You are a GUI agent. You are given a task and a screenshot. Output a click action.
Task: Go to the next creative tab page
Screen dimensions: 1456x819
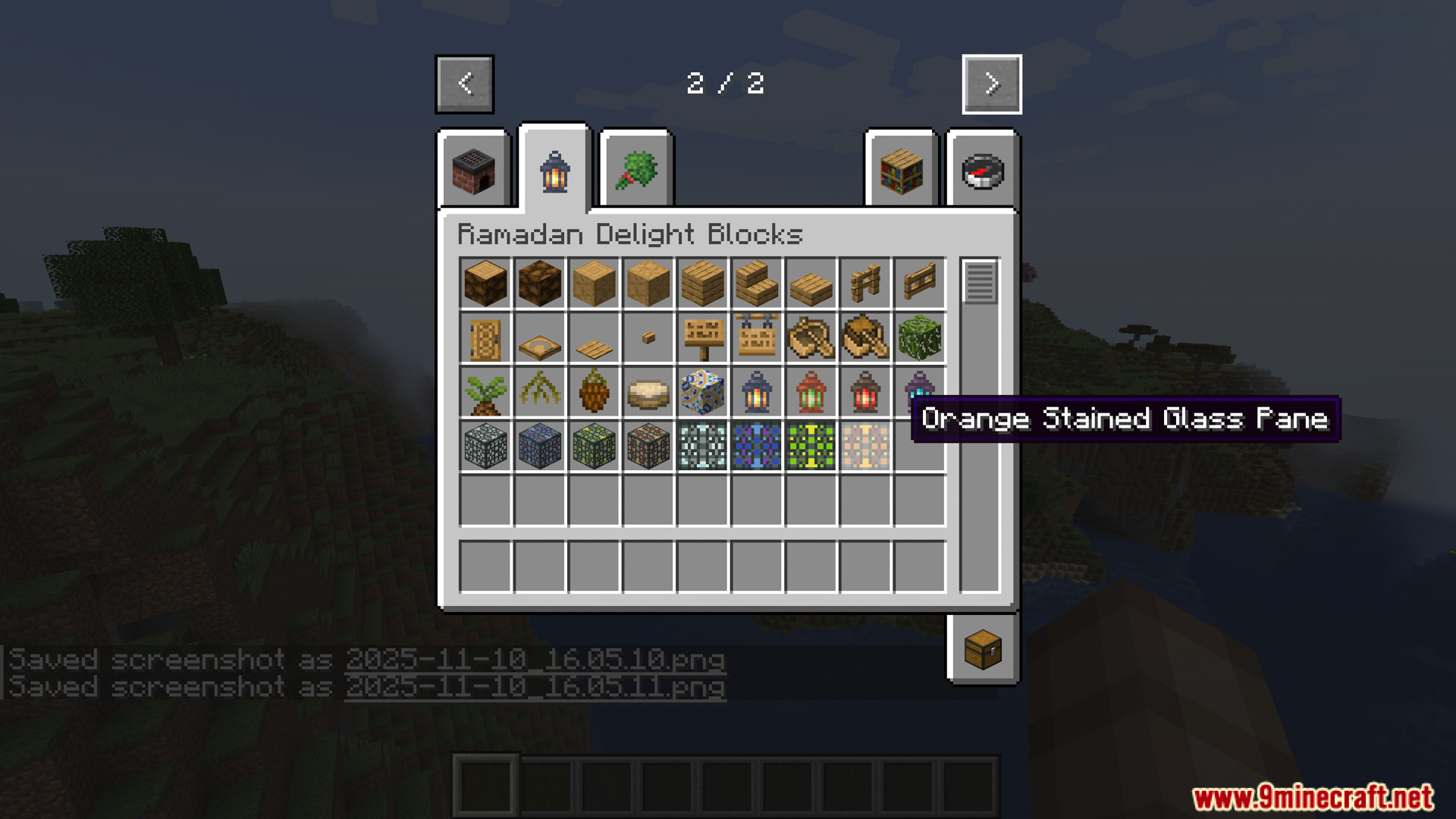(991, 84)
